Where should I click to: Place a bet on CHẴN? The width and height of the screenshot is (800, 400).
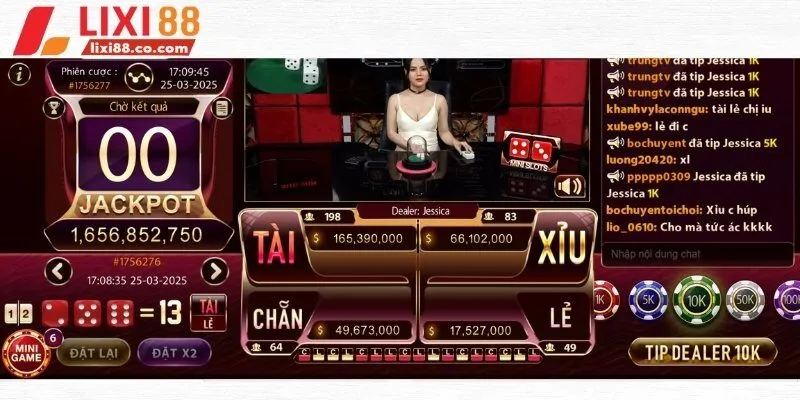coord(277,319)
